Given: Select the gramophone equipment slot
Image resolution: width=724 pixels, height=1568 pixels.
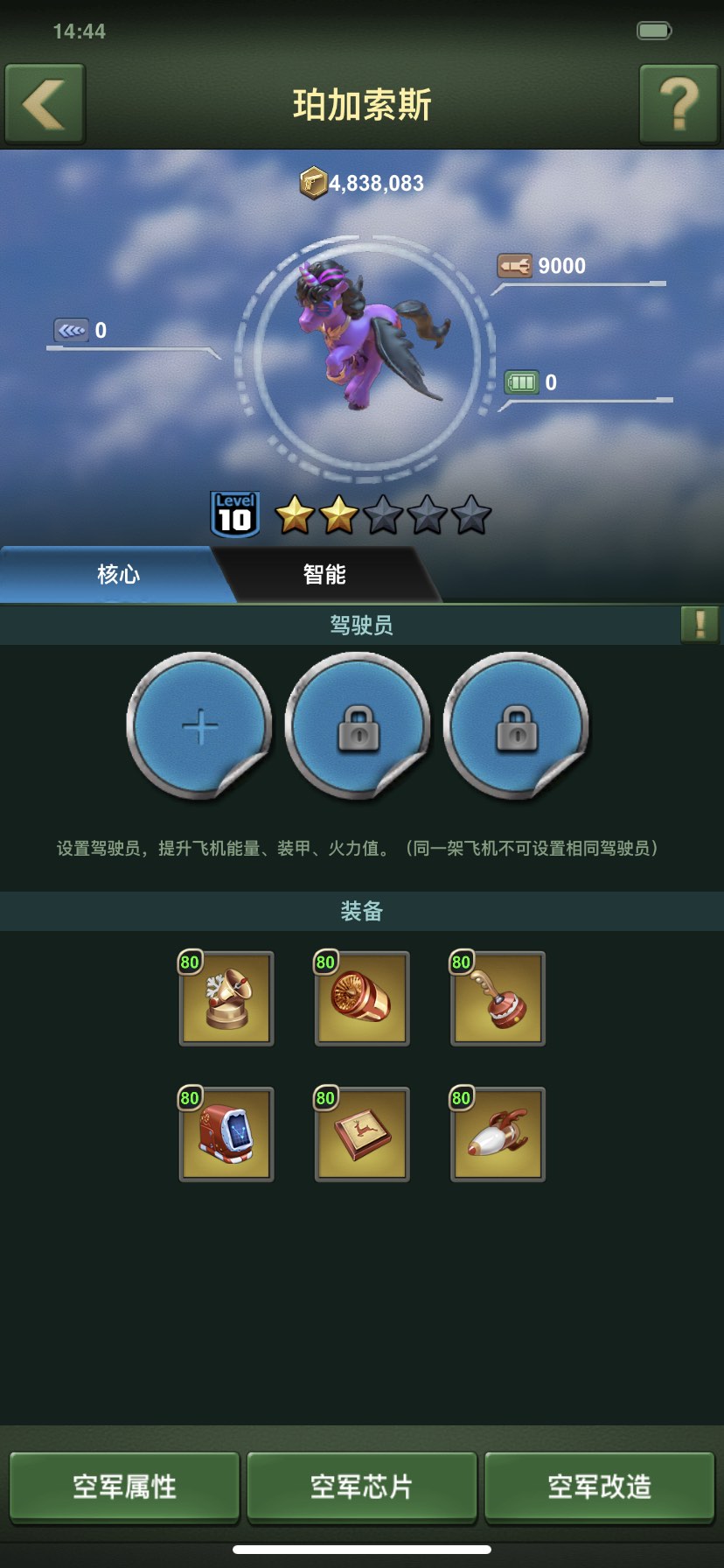Looking at the screenshot, I should click(x=226, y=998).
